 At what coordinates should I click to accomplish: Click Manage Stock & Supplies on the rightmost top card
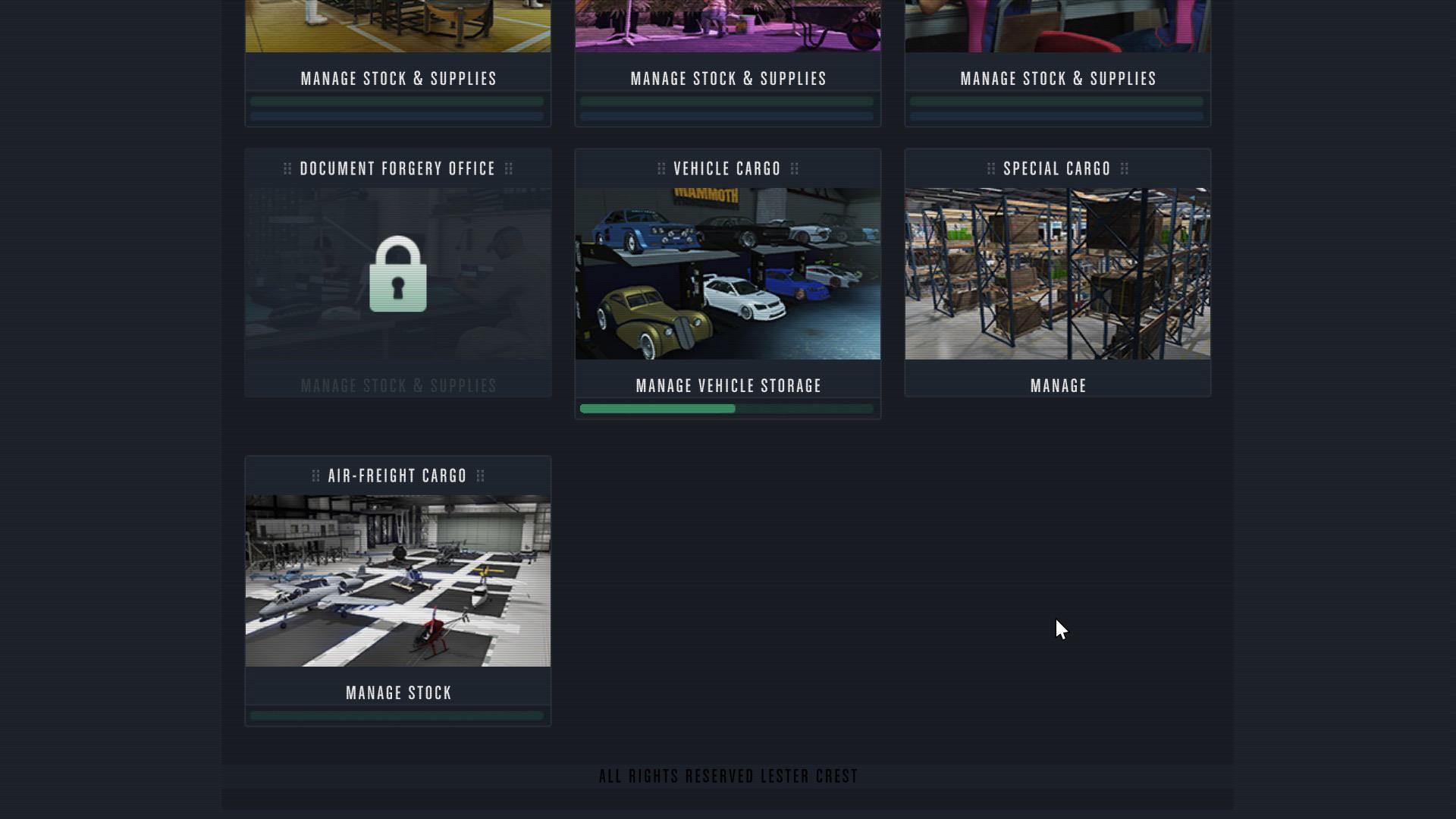(x=1057, y=77)
